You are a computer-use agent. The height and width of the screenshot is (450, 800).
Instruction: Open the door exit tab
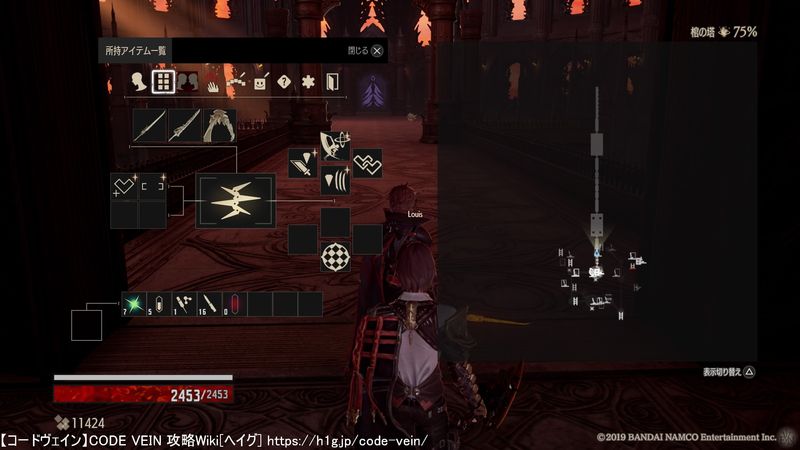coord(332,83)
